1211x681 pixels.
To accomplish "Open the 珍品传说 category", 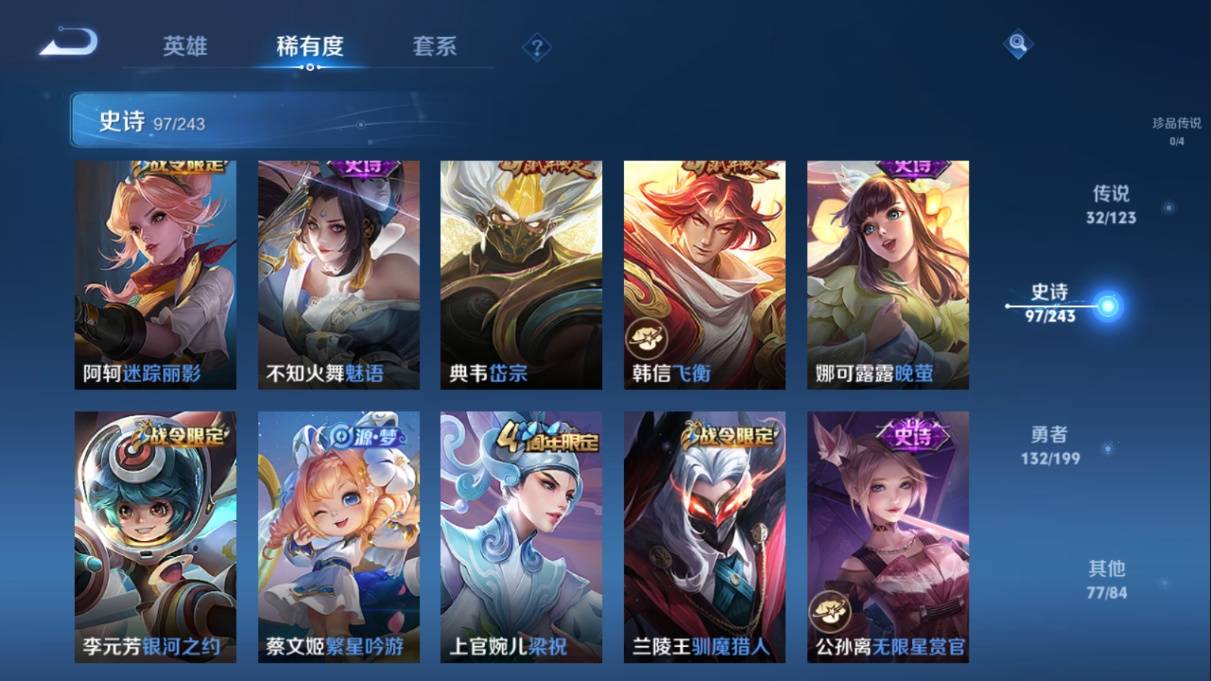I will click(1176, 131).
